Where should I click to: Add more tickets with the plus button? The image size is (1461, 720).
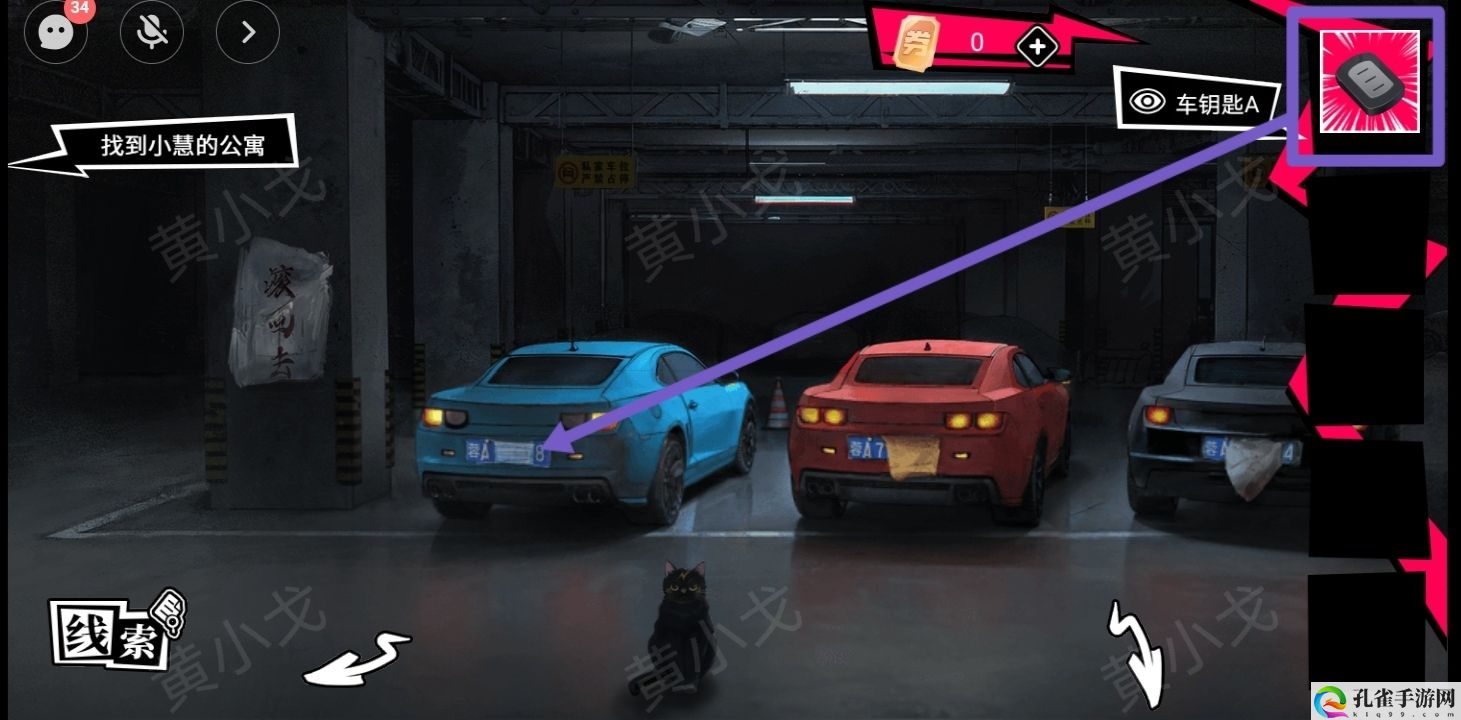click(1037, 46)
